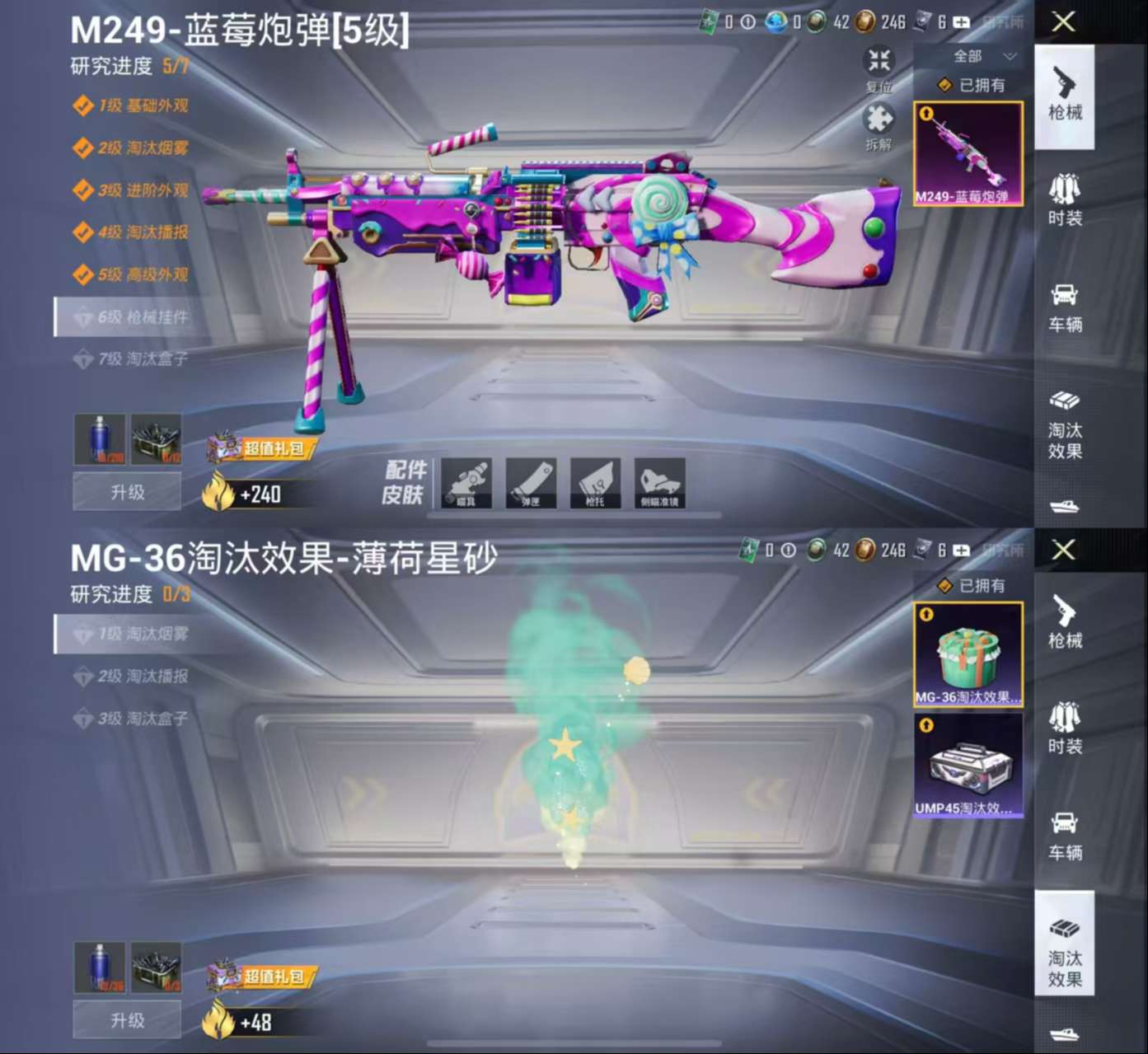Click the 研究进度 5/7 progress indicator
1148x1054 pixels.
[x=128, y=68]
